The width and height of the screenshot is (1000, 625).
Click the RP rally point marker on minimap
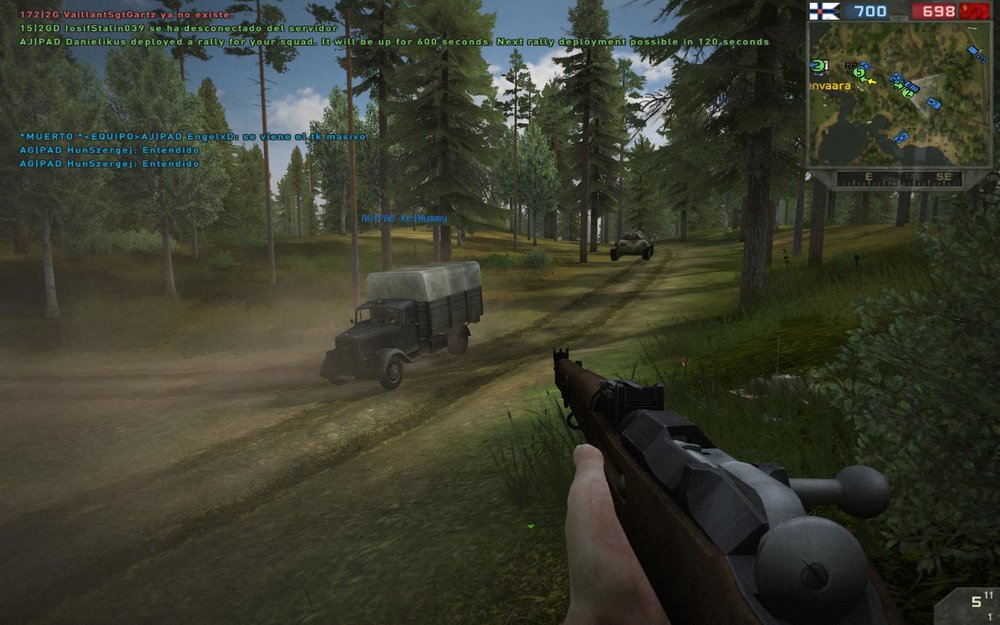click(850, 66)
